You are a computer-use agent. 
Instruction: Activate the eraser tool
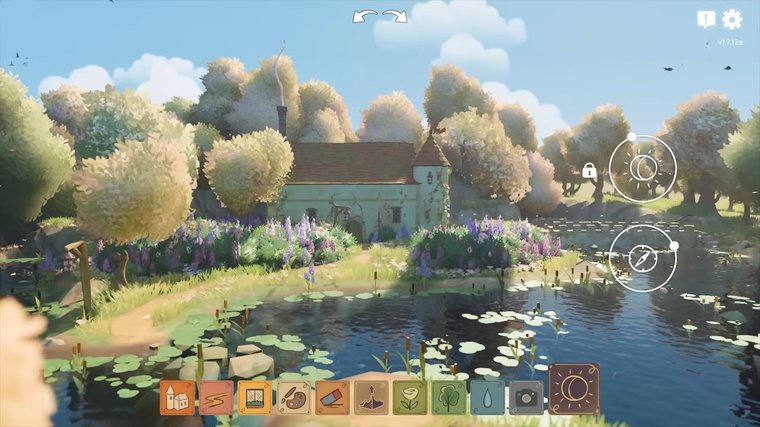click(x=333, y=397)
